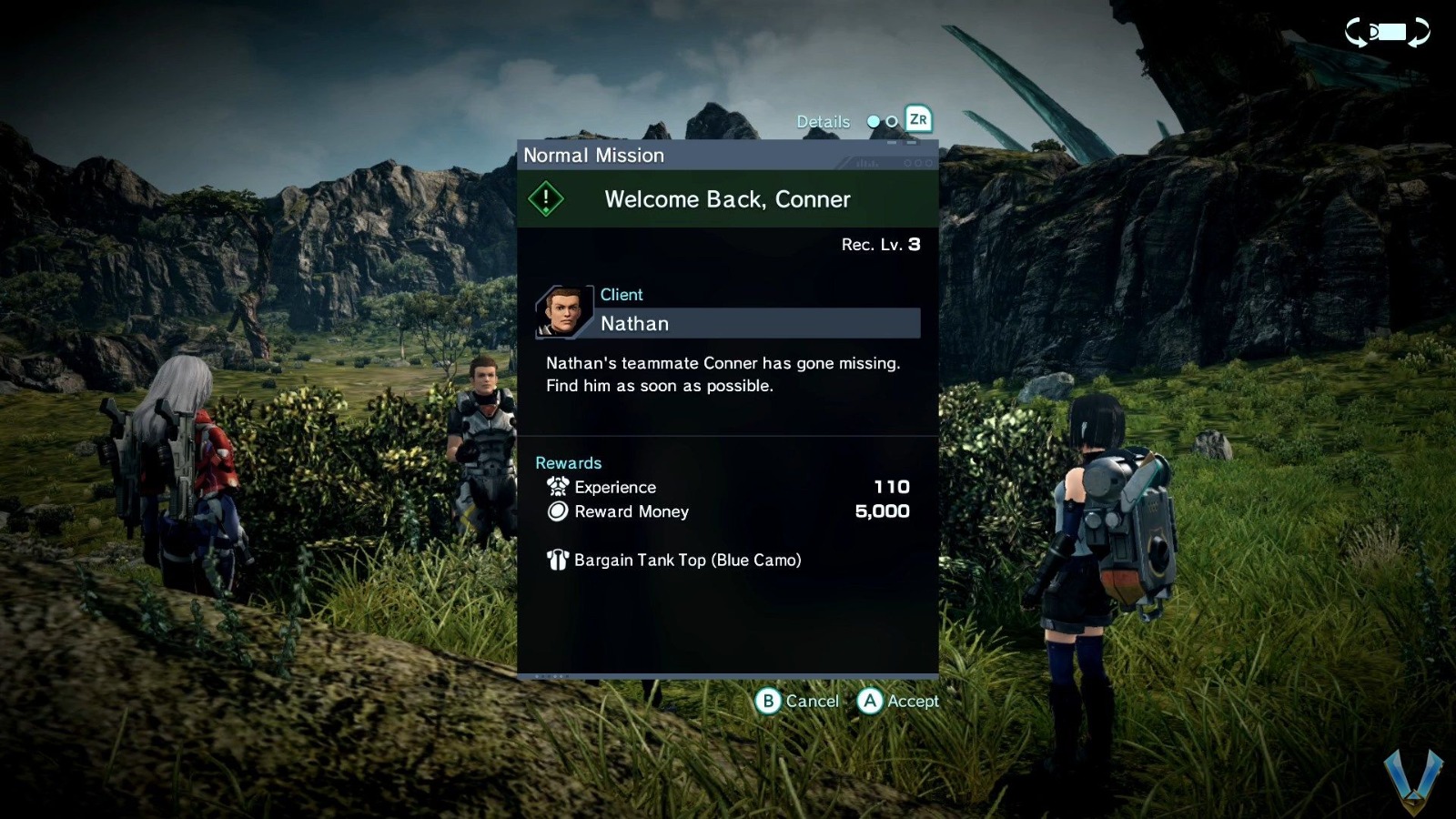The height and width of the screenshot is (819, 1456).
Task: Expand the Rewards section
Action: [x=569, y=462]
